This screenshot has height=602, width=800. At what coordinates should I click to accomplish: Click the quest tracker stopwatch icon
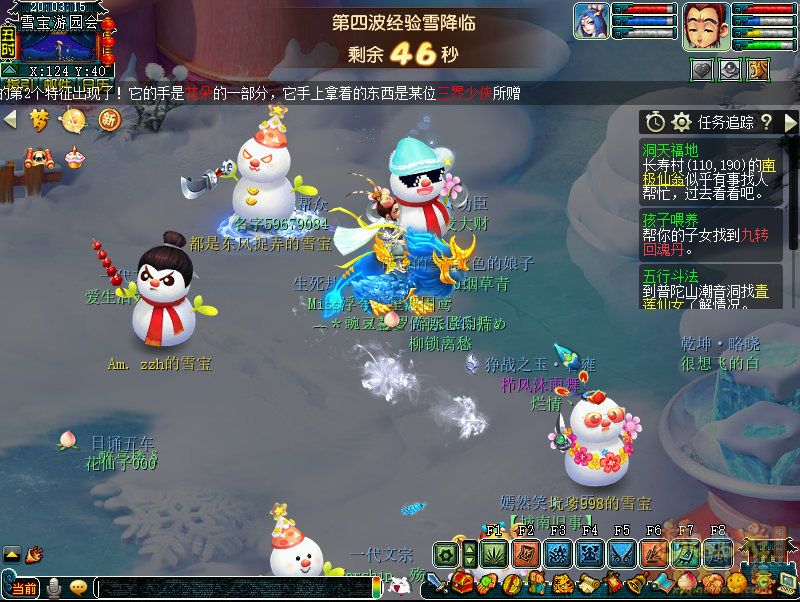point(655,122)
